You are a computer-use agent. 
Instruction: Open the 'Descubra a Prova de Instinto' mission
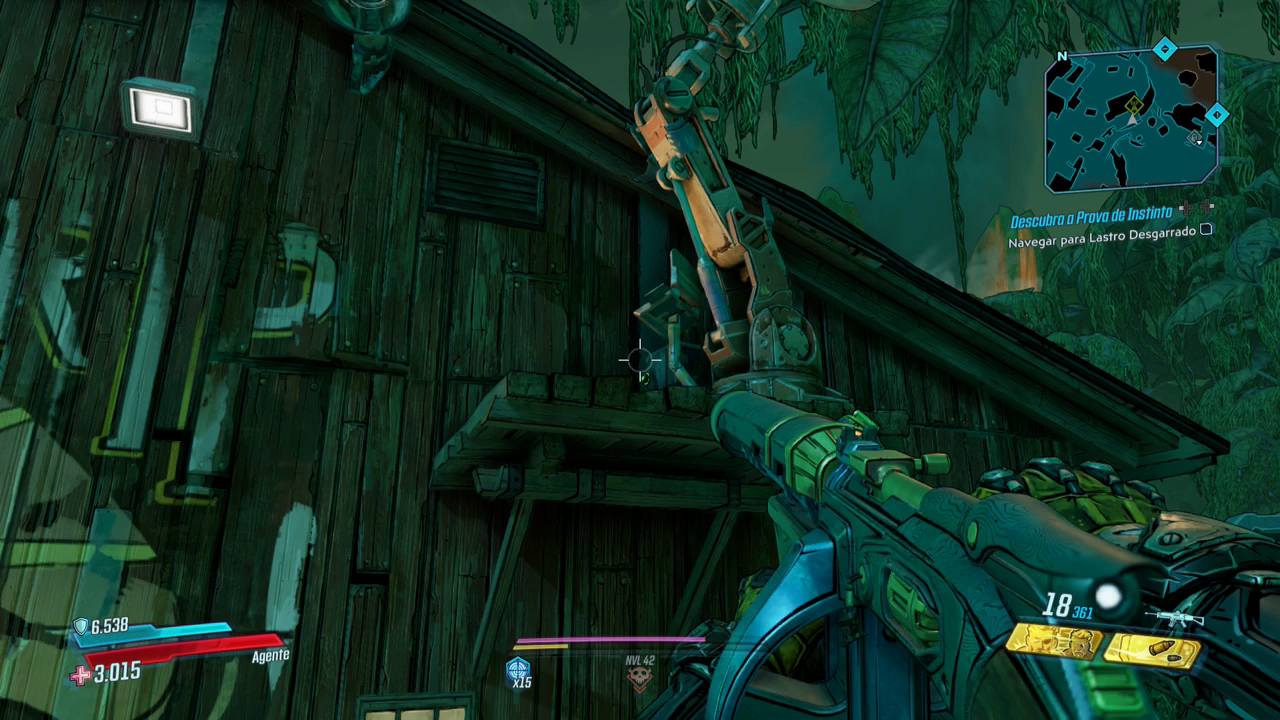click(x=1090, y=220)
